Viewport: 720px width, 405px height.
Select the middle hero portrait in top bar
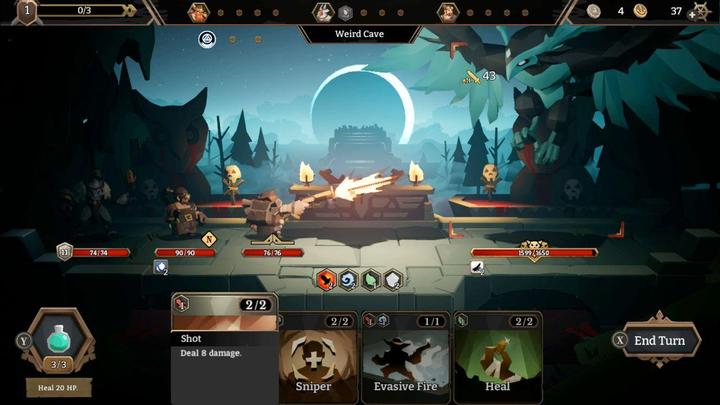(323, 13)
